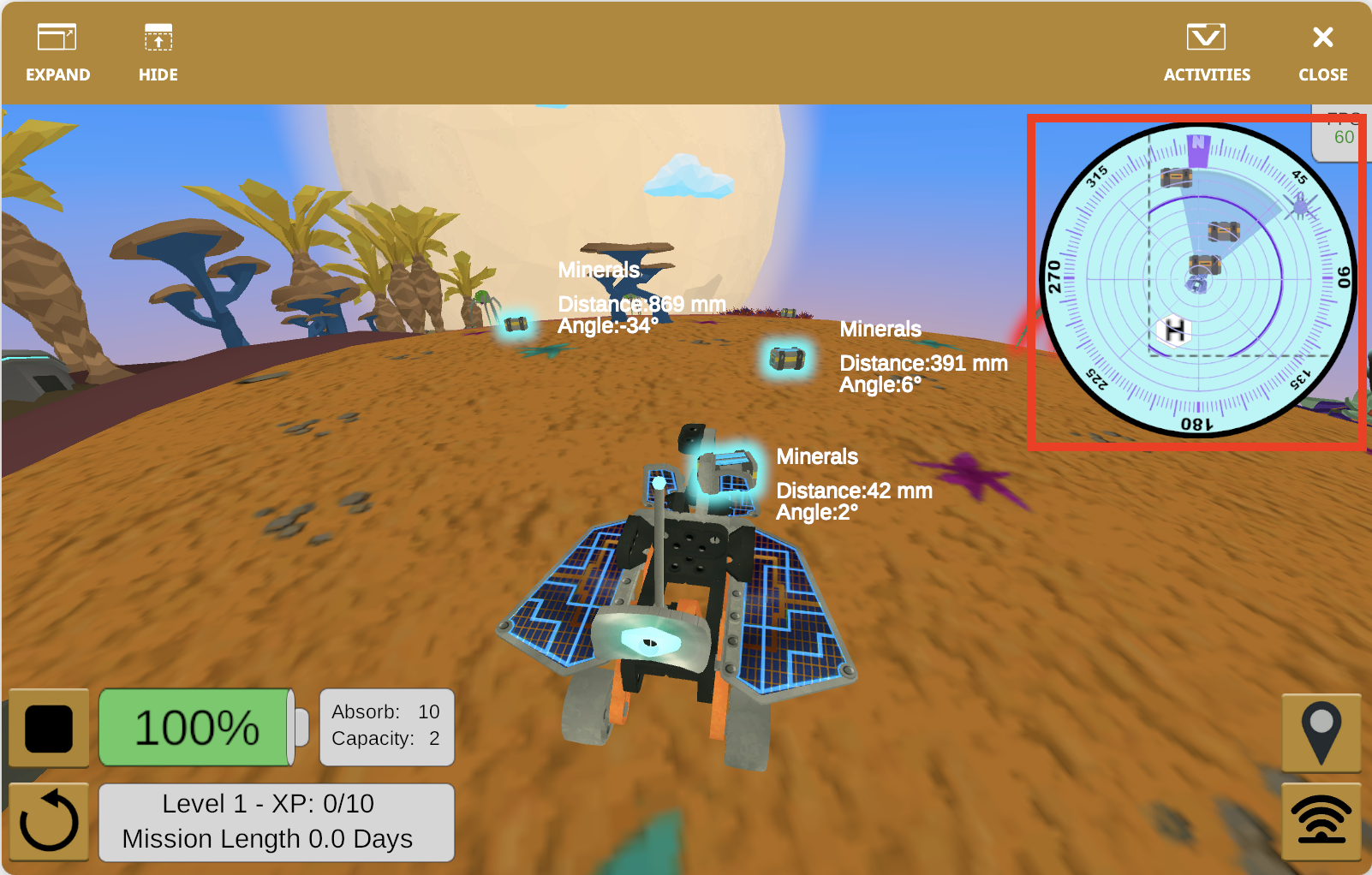Toggle the wireless connection indicator

coord(1322,820)
